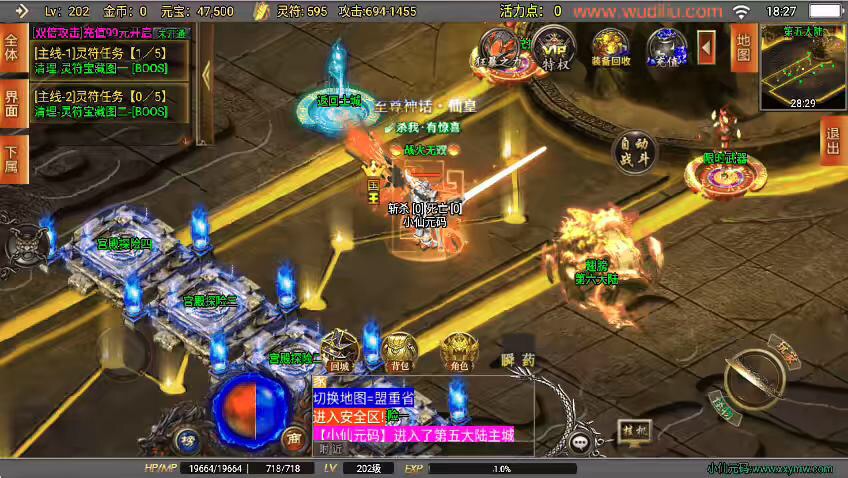Viewport: 848px width, 478px height.
Task: Open the 地图 map button
Action: coord(743,48)
